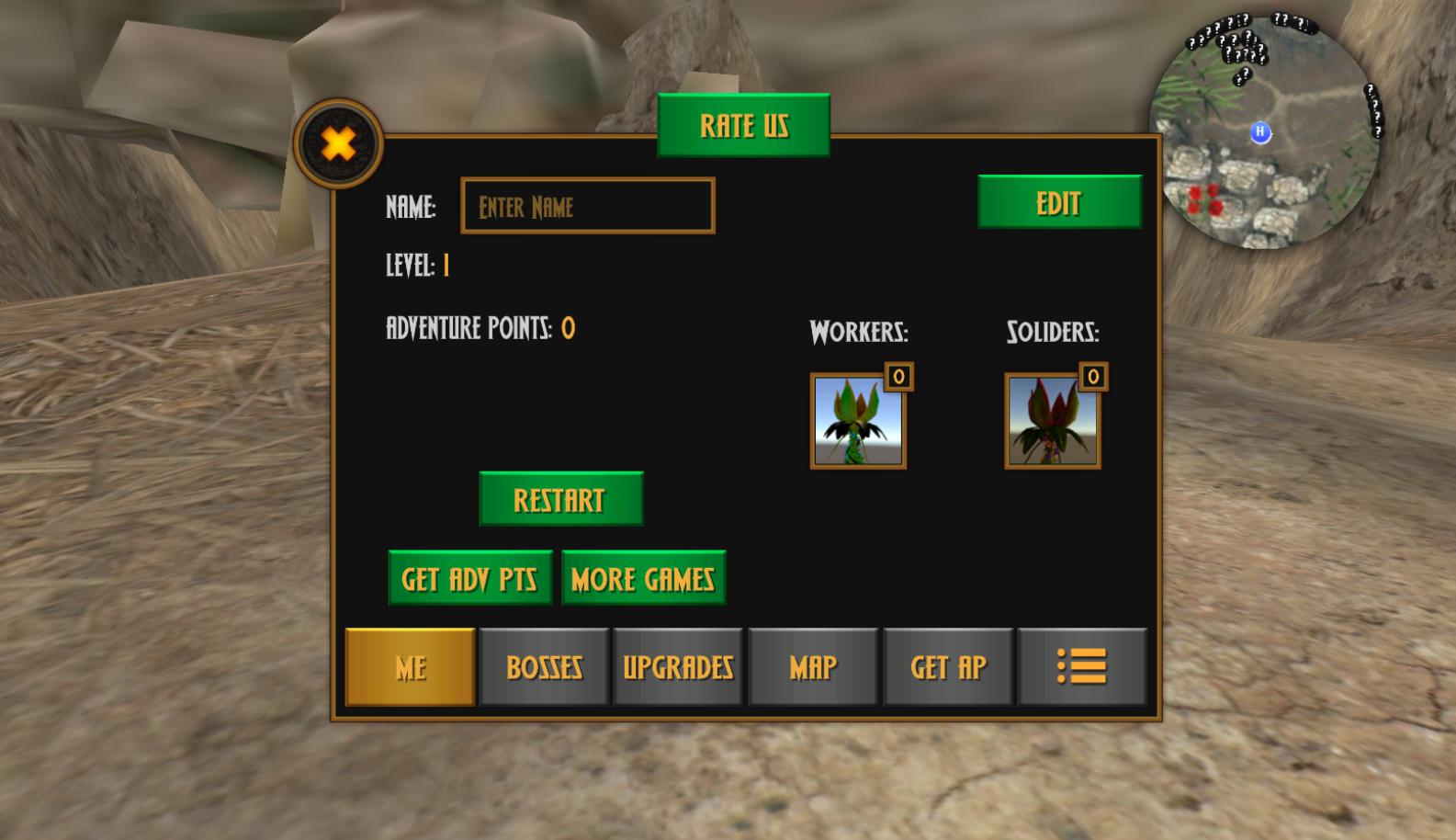The image size is (1456, 840).
Task: Choose Get Adv Pts
Action: click(469, 578)
